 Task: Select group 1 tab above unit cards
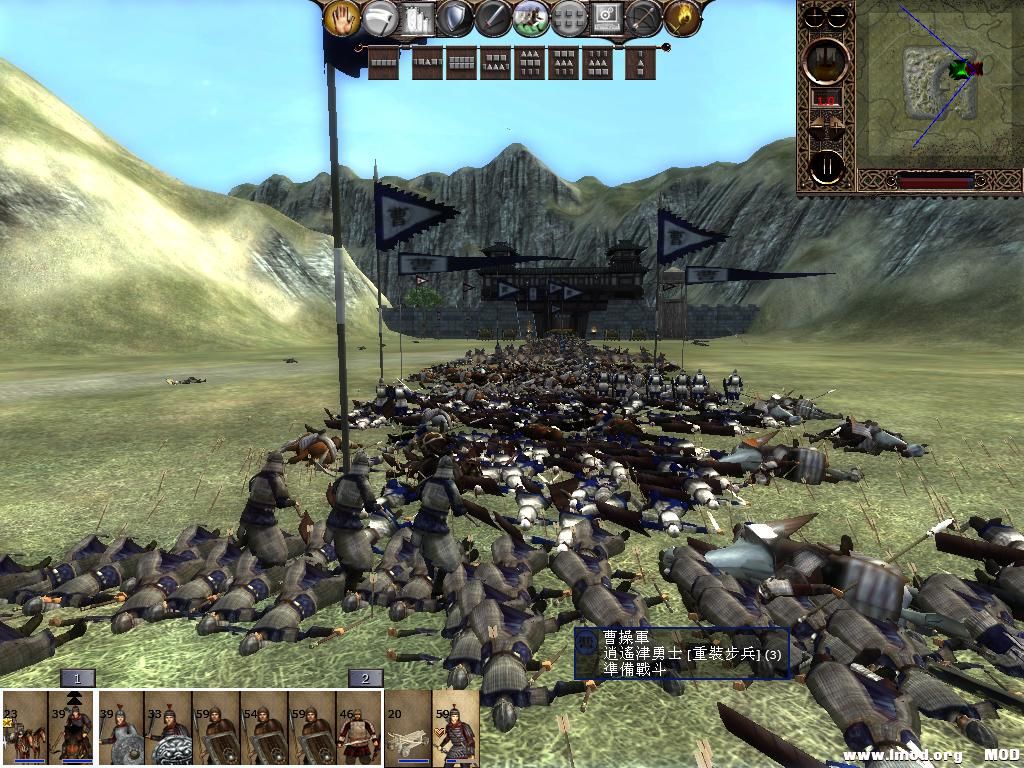tap(77, 678)
